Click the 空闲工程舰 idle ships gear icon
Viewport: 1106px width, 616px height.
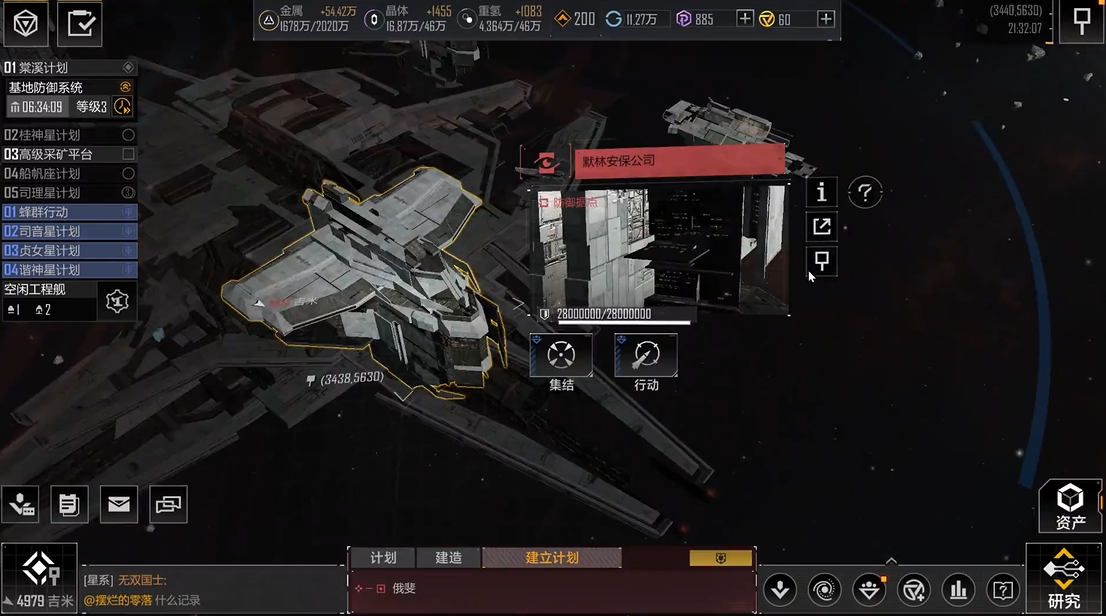pos(117,300)
